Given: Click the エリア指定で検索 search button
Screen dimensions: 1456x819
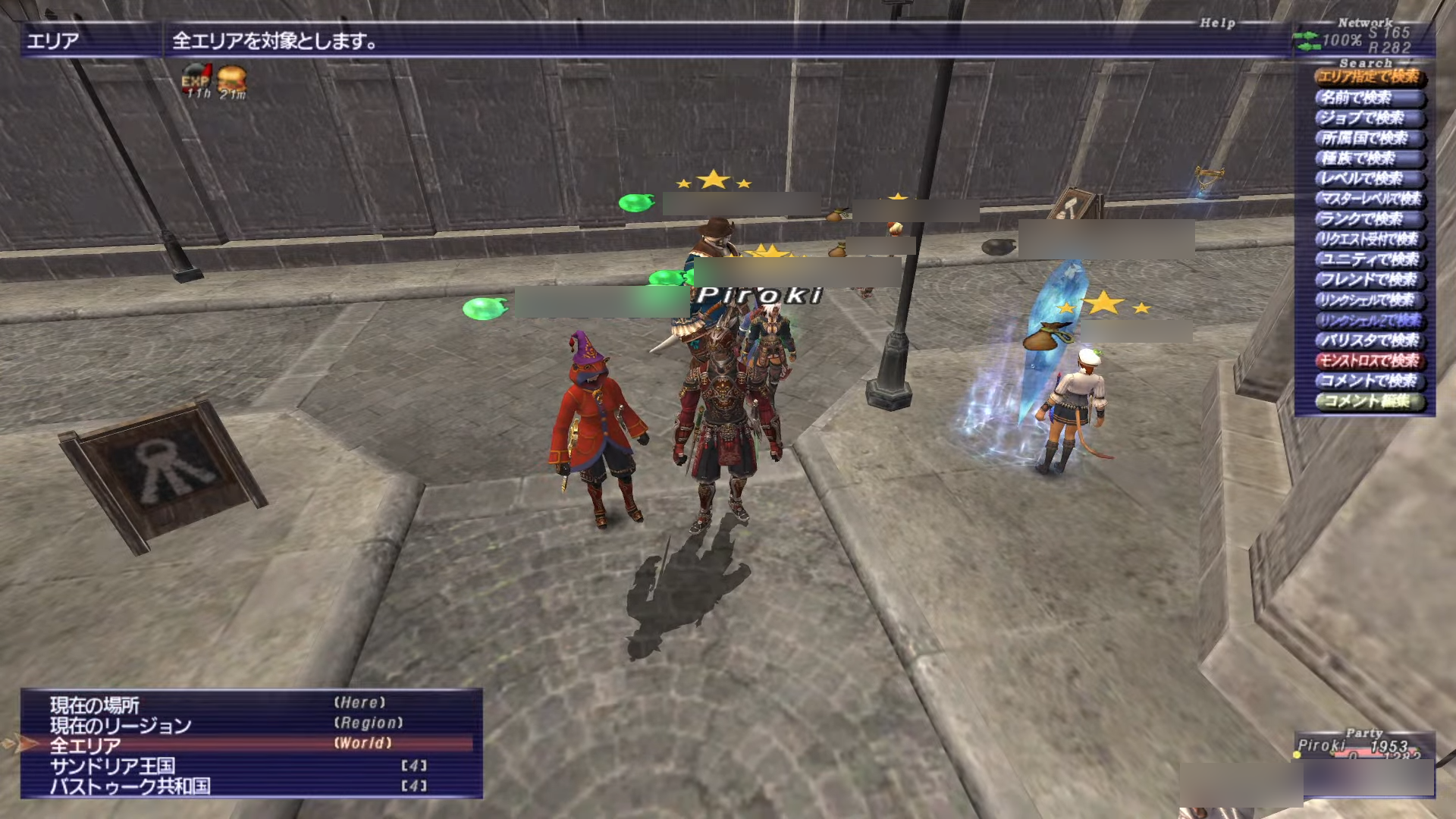Looking at the screenshot, I should 1370,77.
